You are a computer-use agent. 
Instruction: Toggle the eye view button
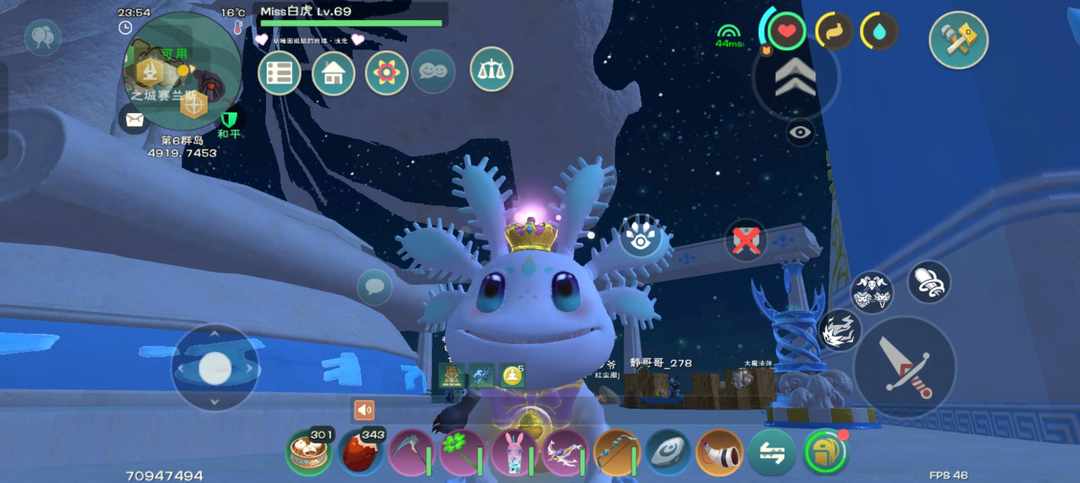point(800,131)
